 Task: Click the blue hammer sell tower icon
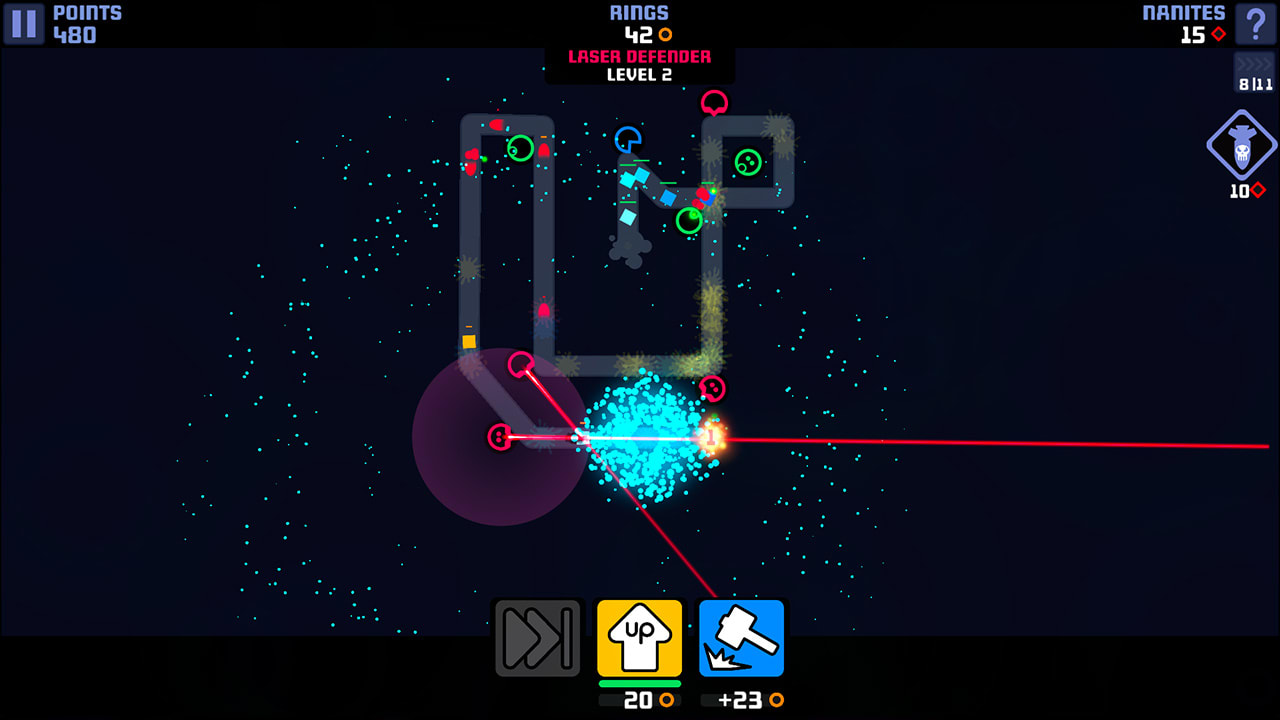coord(741,637)
